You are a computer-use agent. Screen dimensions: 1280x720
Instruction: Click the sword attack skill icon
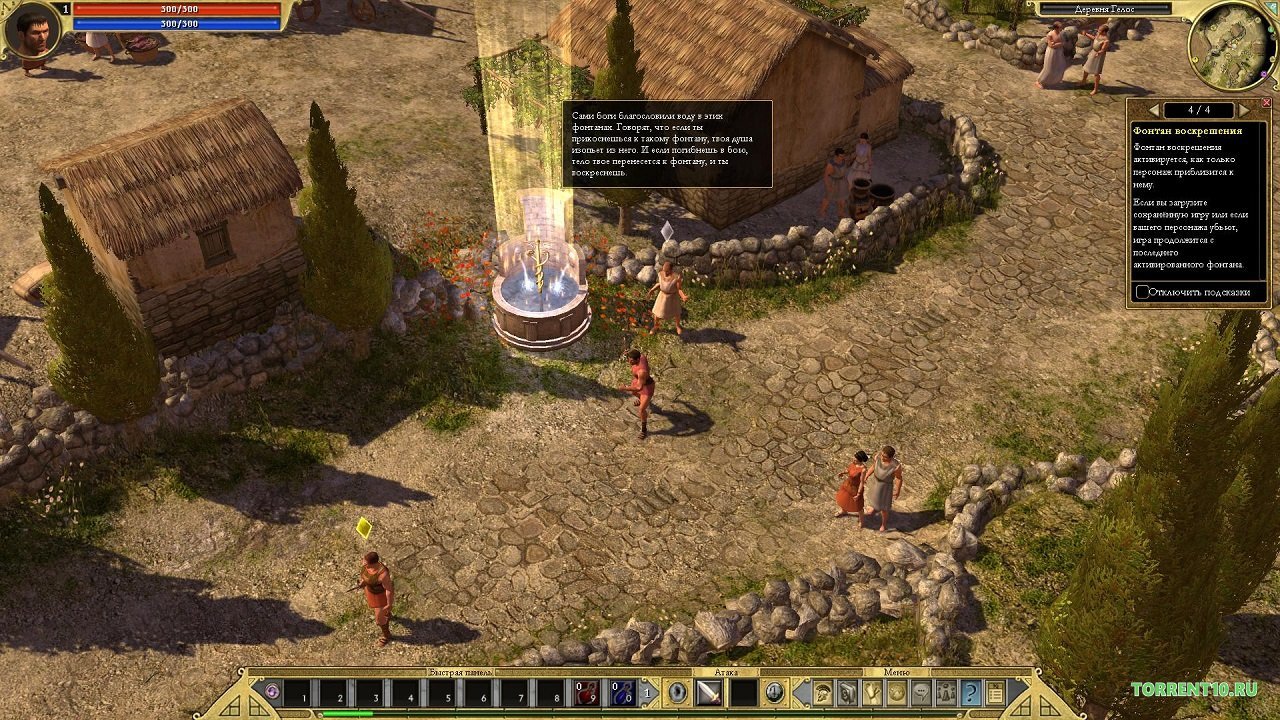(x=708, y=693)
